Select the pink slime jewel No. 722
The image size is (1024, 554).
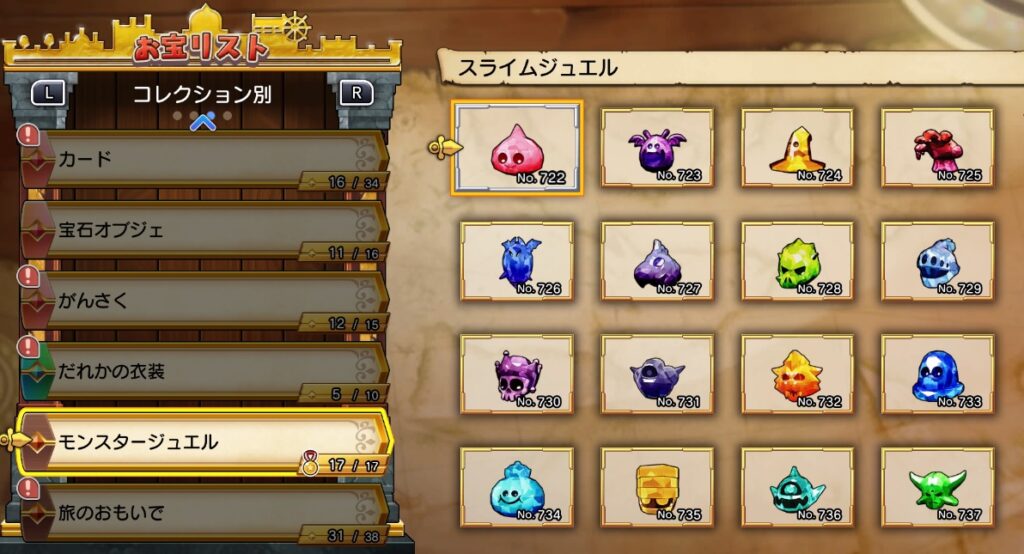517,147
